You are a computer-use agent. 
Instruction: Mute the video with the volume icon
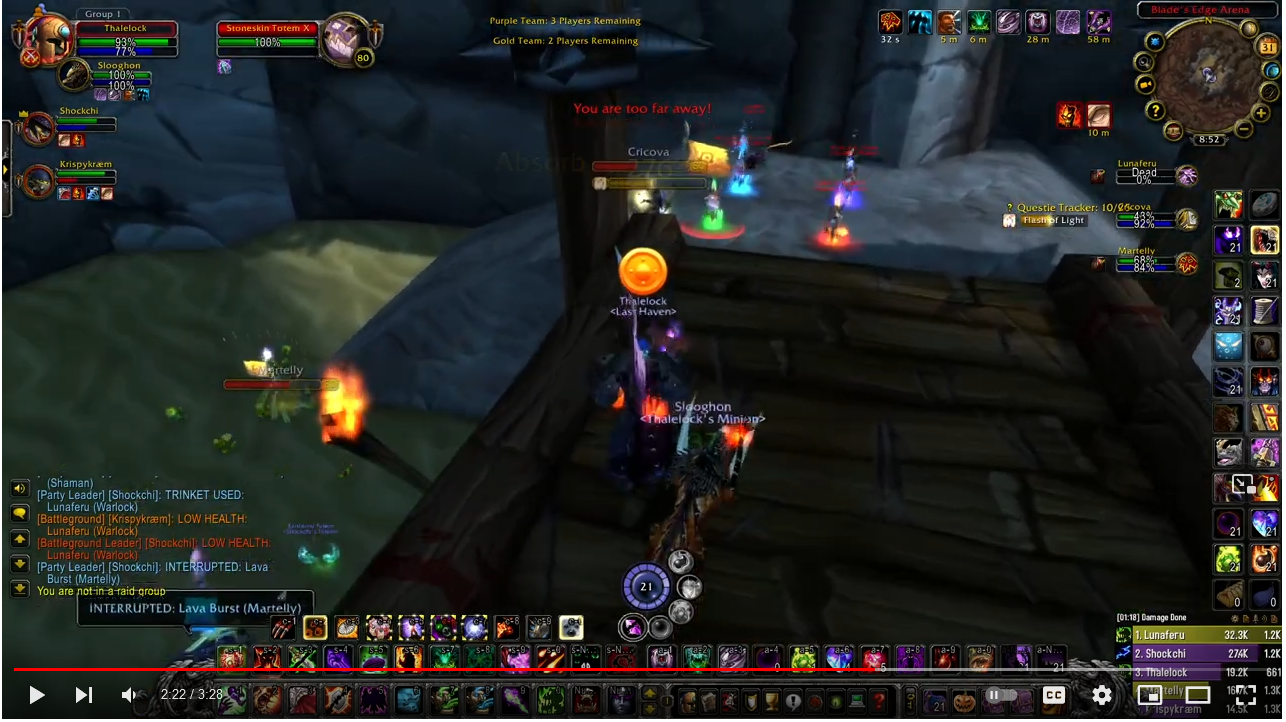[126, 694]
